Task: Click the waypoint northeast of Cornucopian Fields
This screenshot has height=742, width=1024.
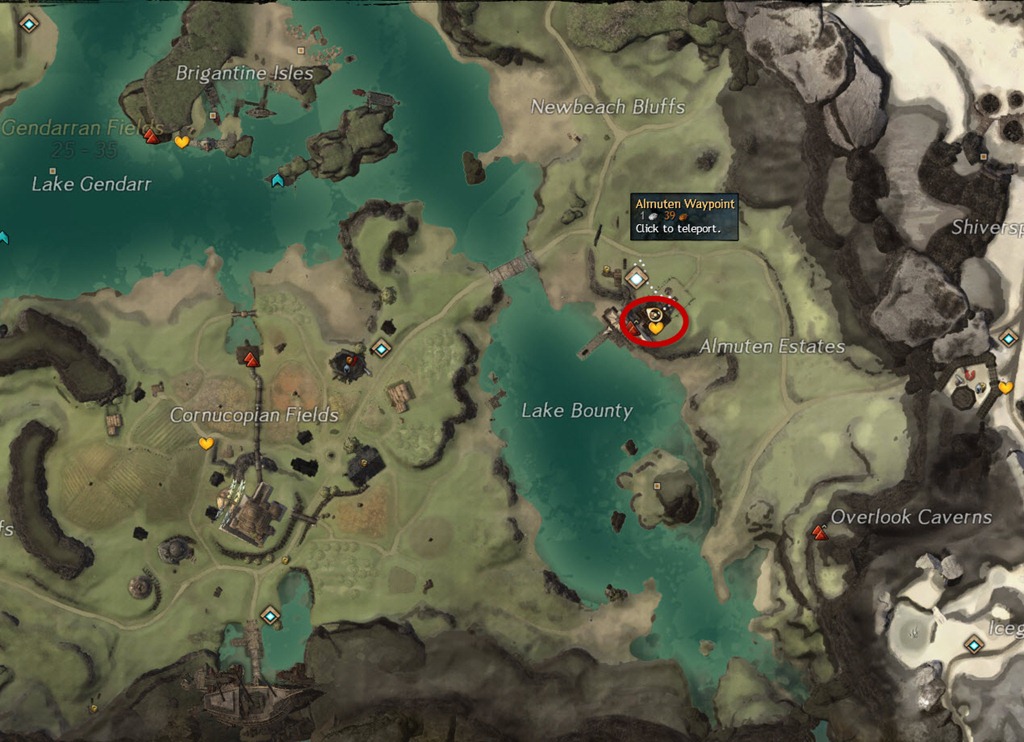Action: click(380, 348)
